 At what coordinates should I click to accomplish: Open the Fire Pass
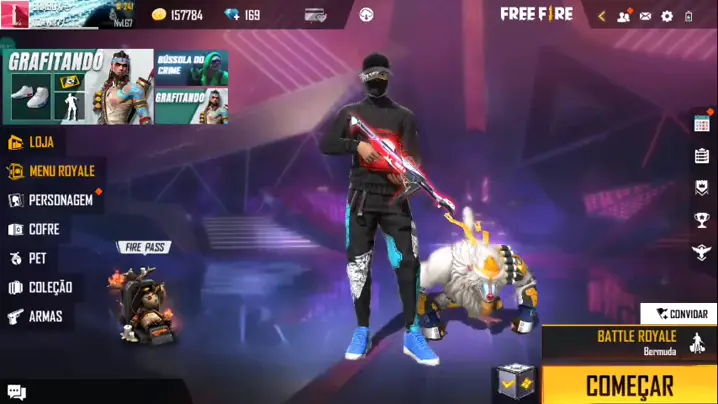coord(141,290)
